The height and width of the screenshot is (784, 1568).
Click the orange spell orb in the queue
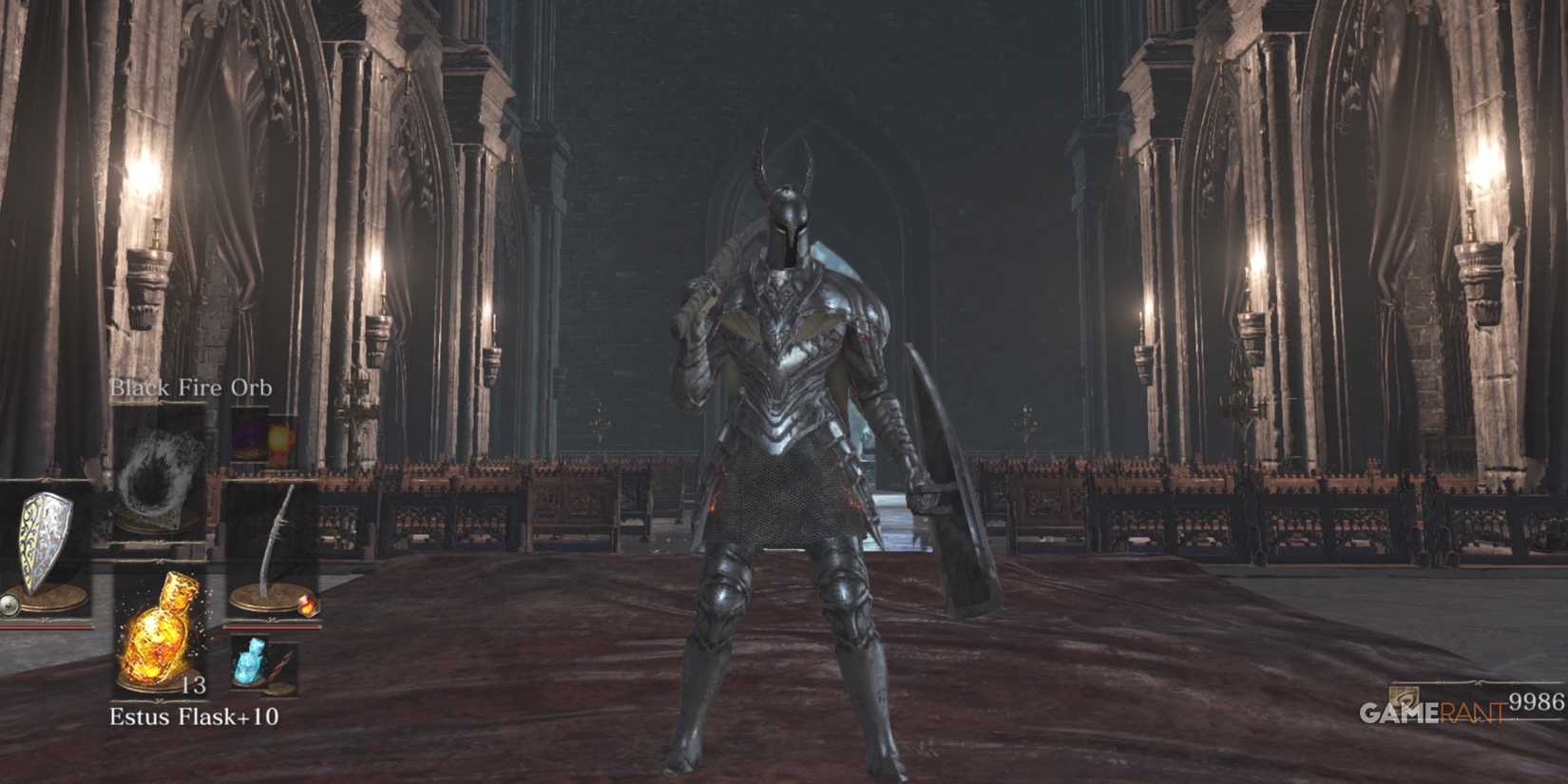click(278, 439)
